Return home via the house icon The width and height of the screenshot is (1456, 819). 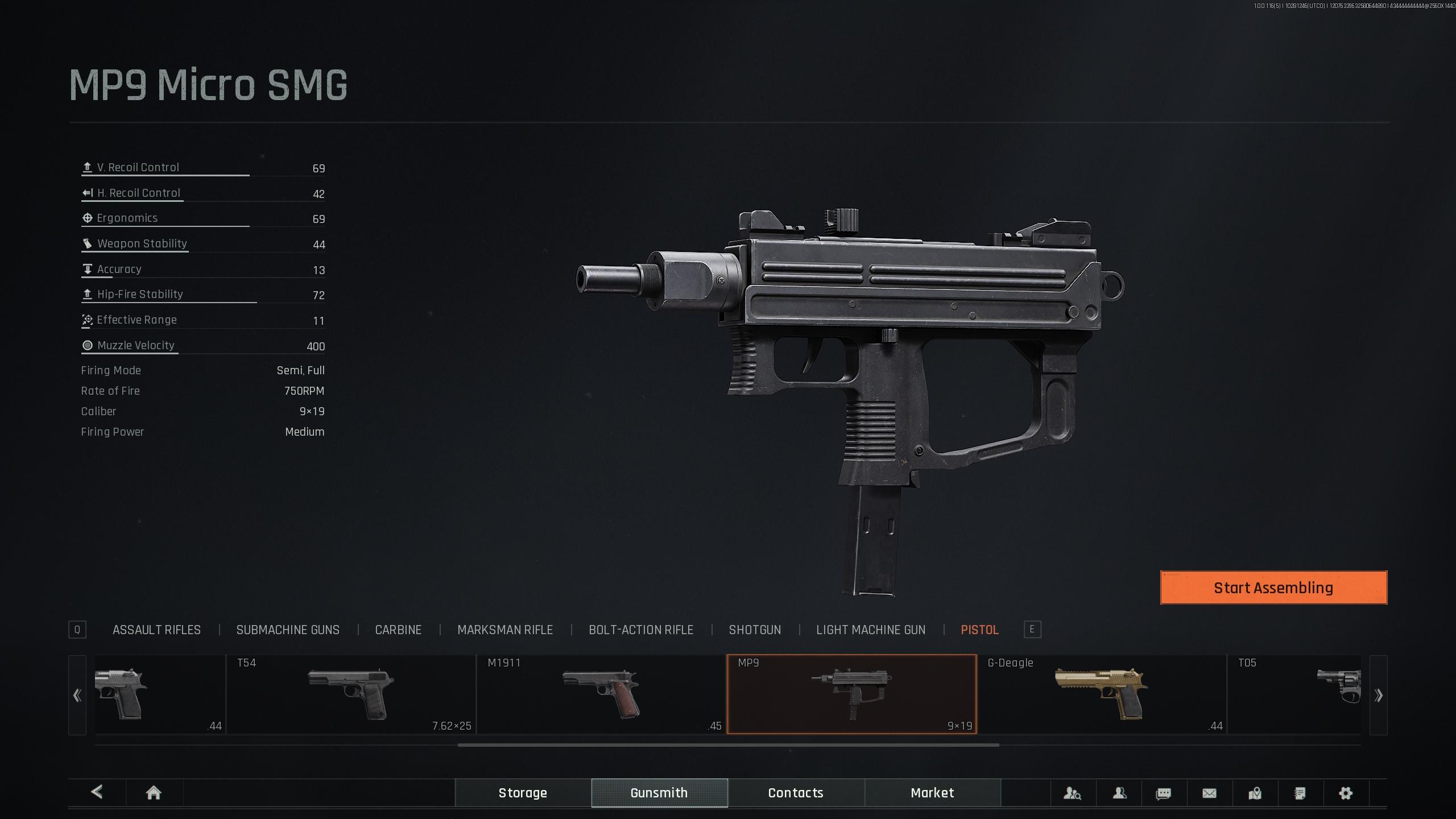(154, 793)
